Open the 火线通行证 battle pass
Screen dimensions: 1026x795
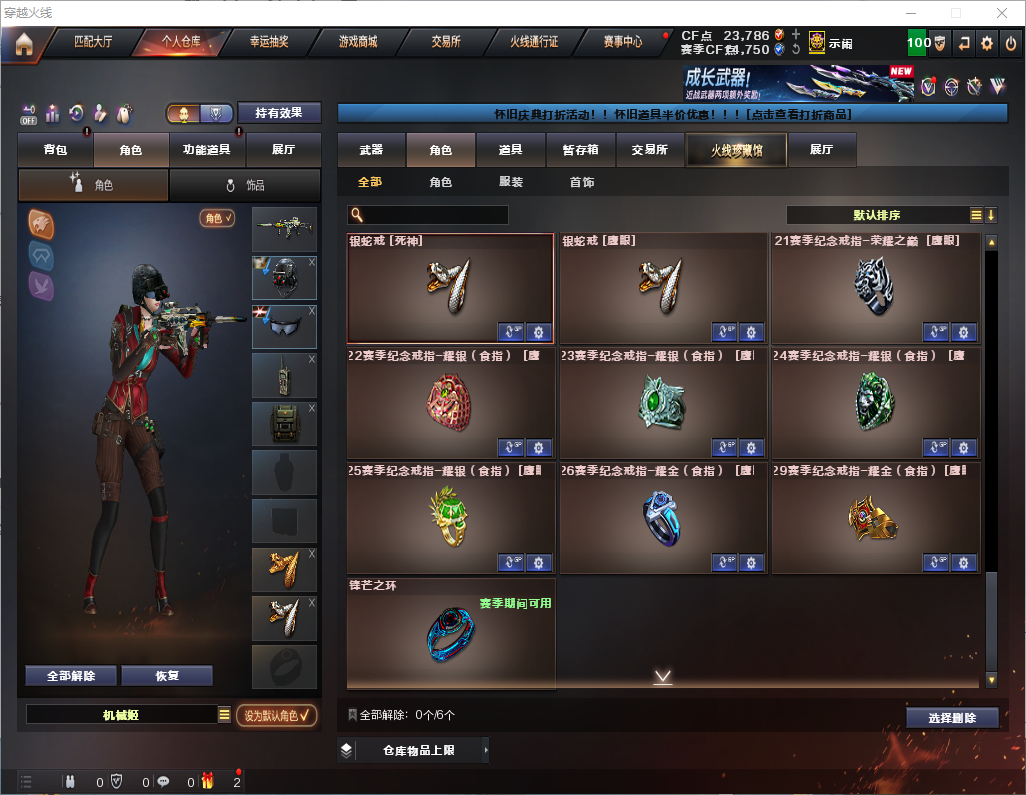tap(535, 43)
